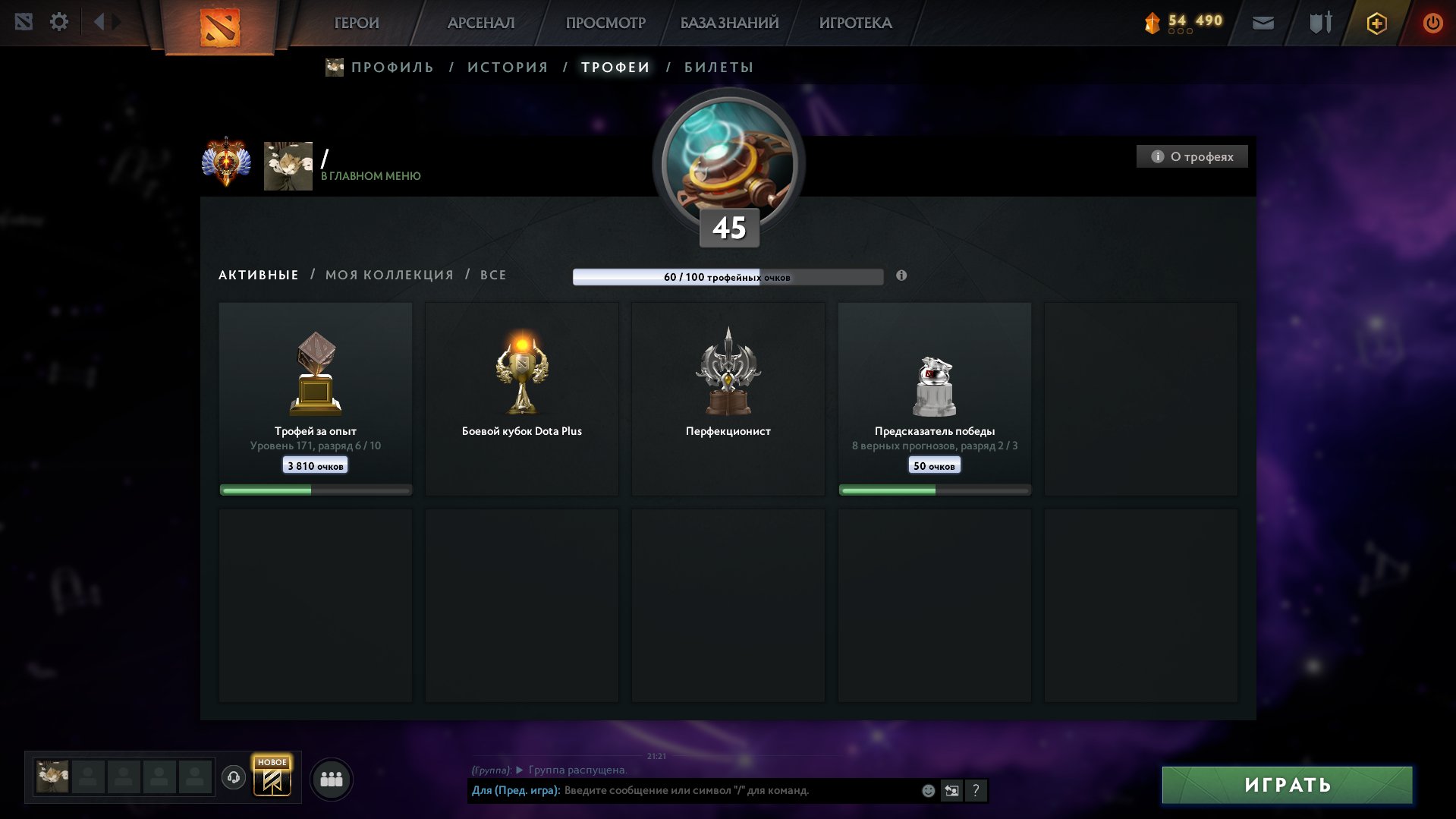Choose the Перфекционист trophy tile
The width and height of the screenshot is (1456, 819).
click(728, 398)
